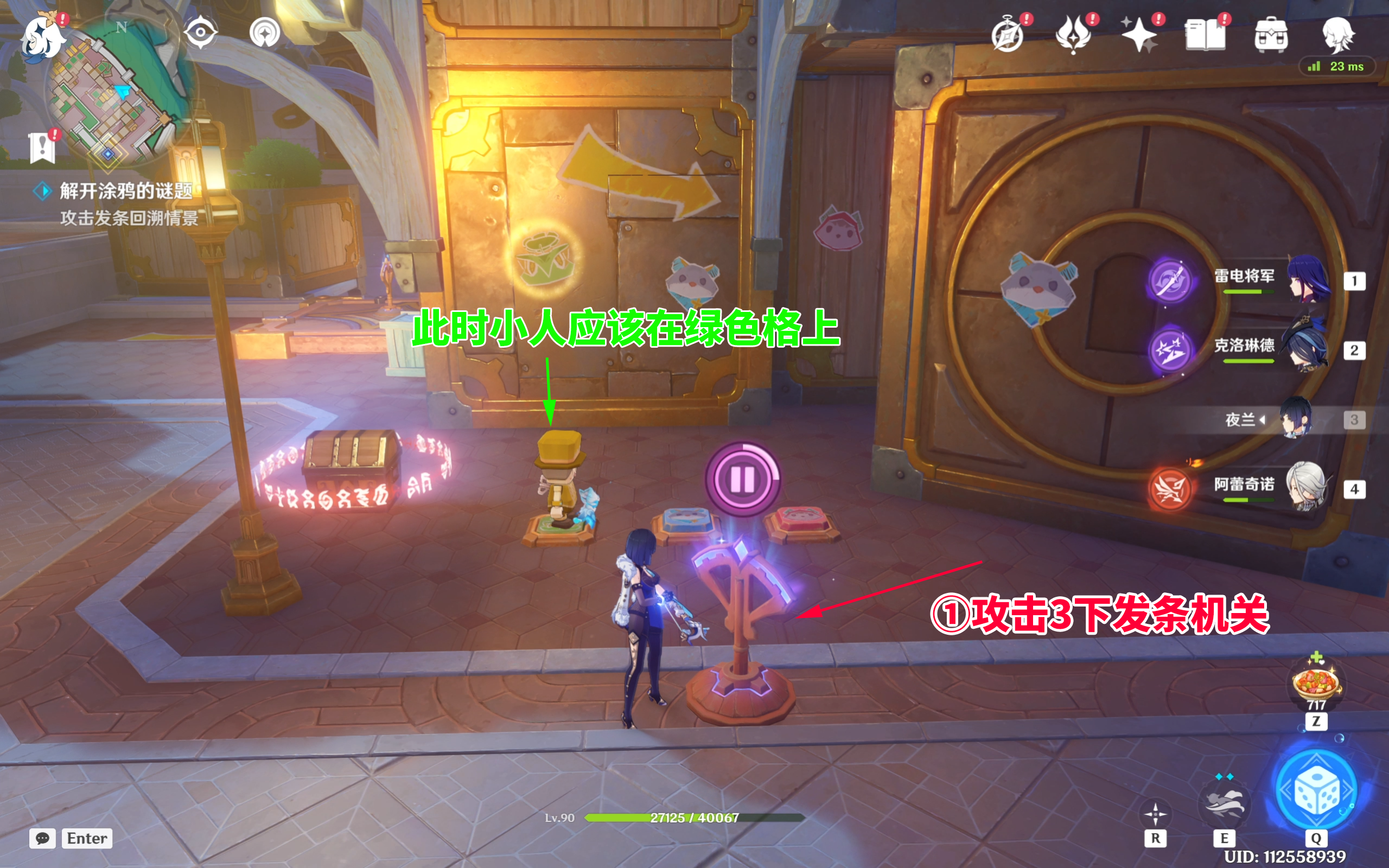Screen dimensions: 1389x868
Task: Open the co-op mode circular icon
Action: 265,32
